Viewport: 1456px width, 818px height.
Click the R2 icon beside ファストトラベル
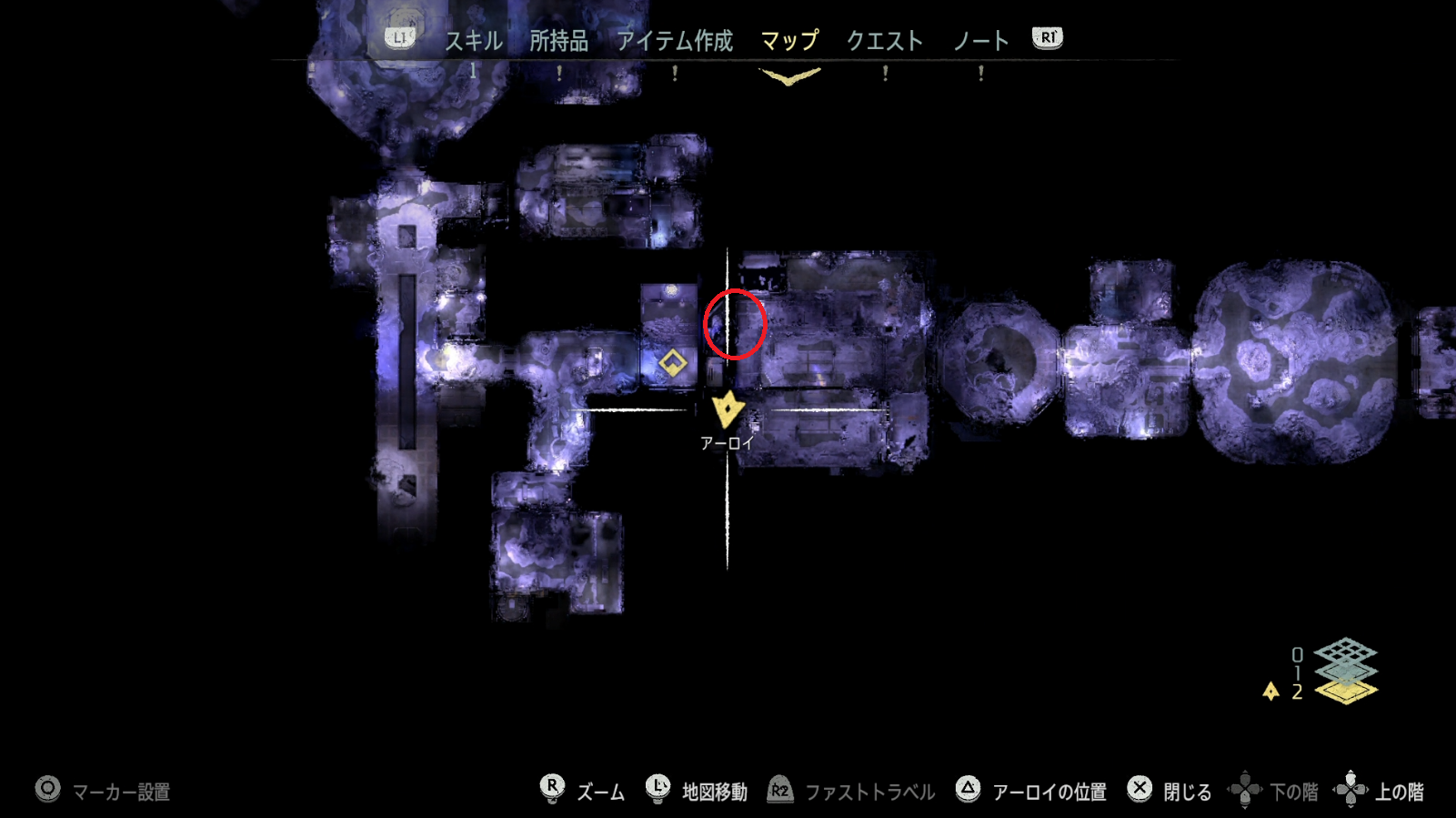click(x=778, y=791)
